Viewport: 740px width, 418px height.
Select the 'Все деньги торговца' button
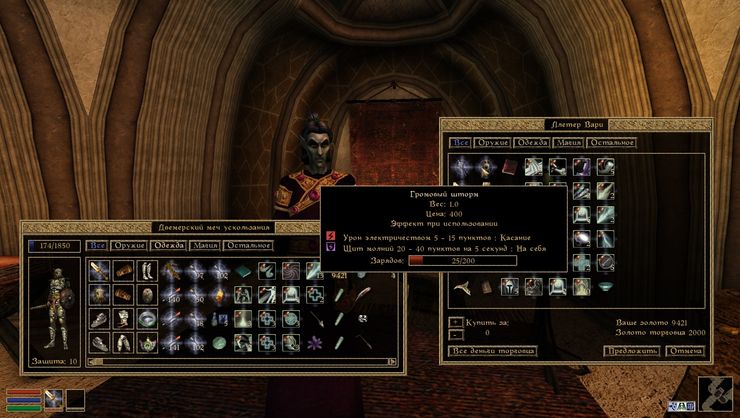[x=493, y=351]
